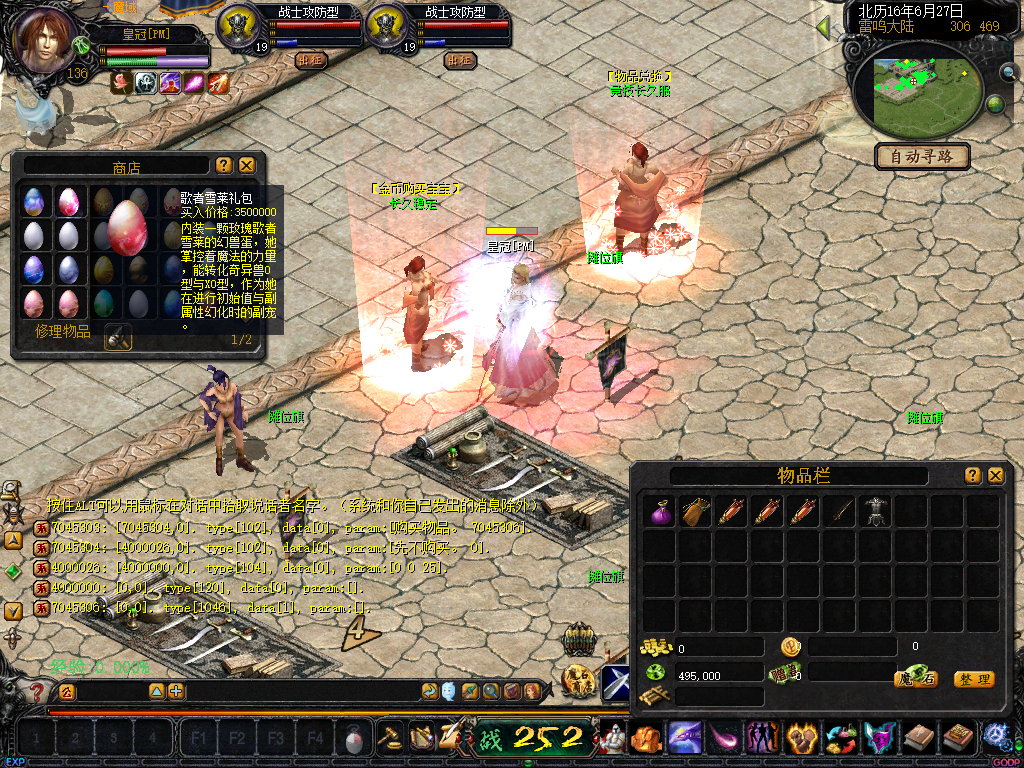Image resolution: width=1024 pixels, height=768 pixels.
Task: Open help for the 物品栏 inventory
Action: pyautogui.click(x=972, y=476)
